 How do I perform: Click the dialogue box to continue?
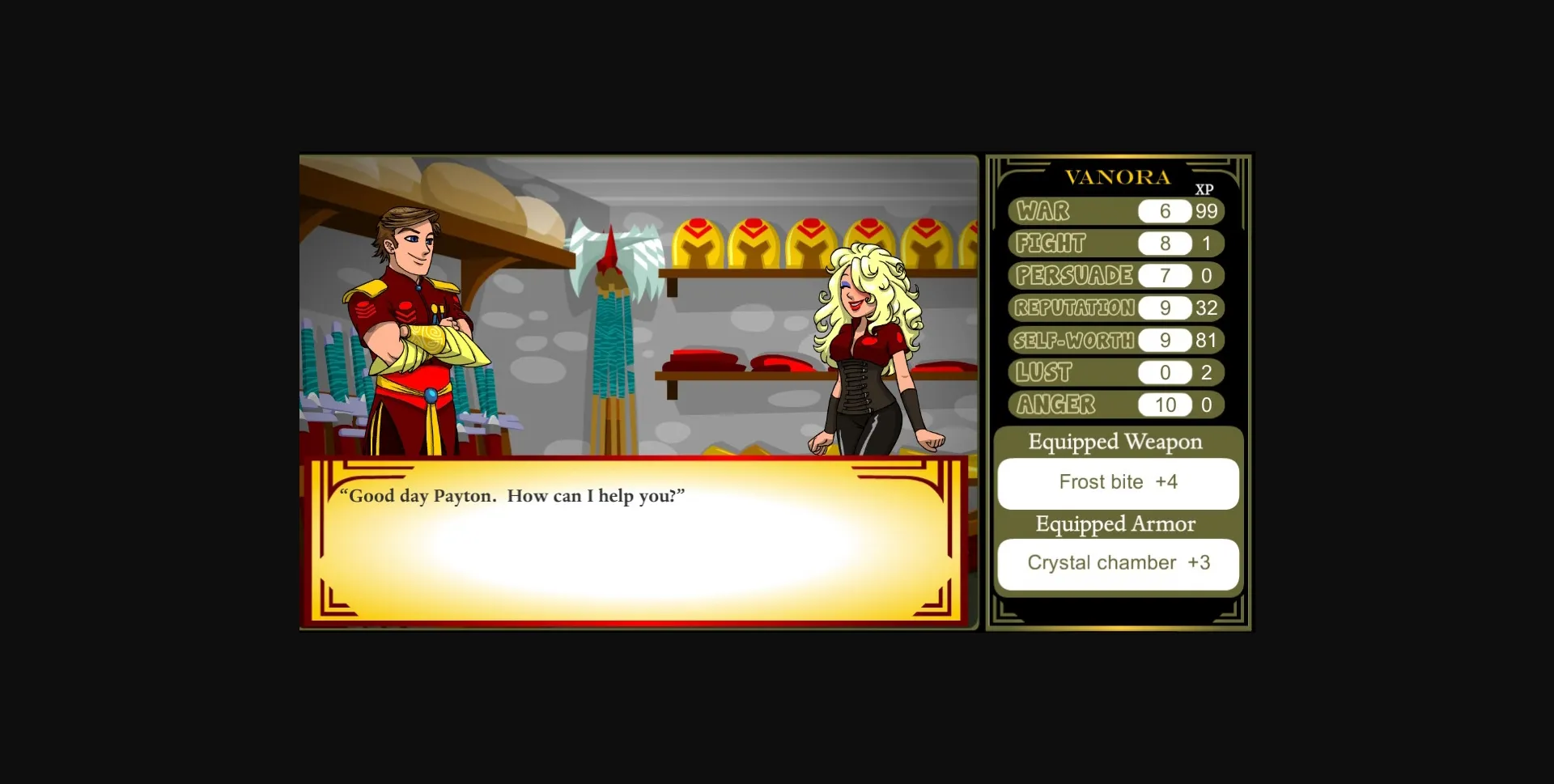[x=635, y=538]
